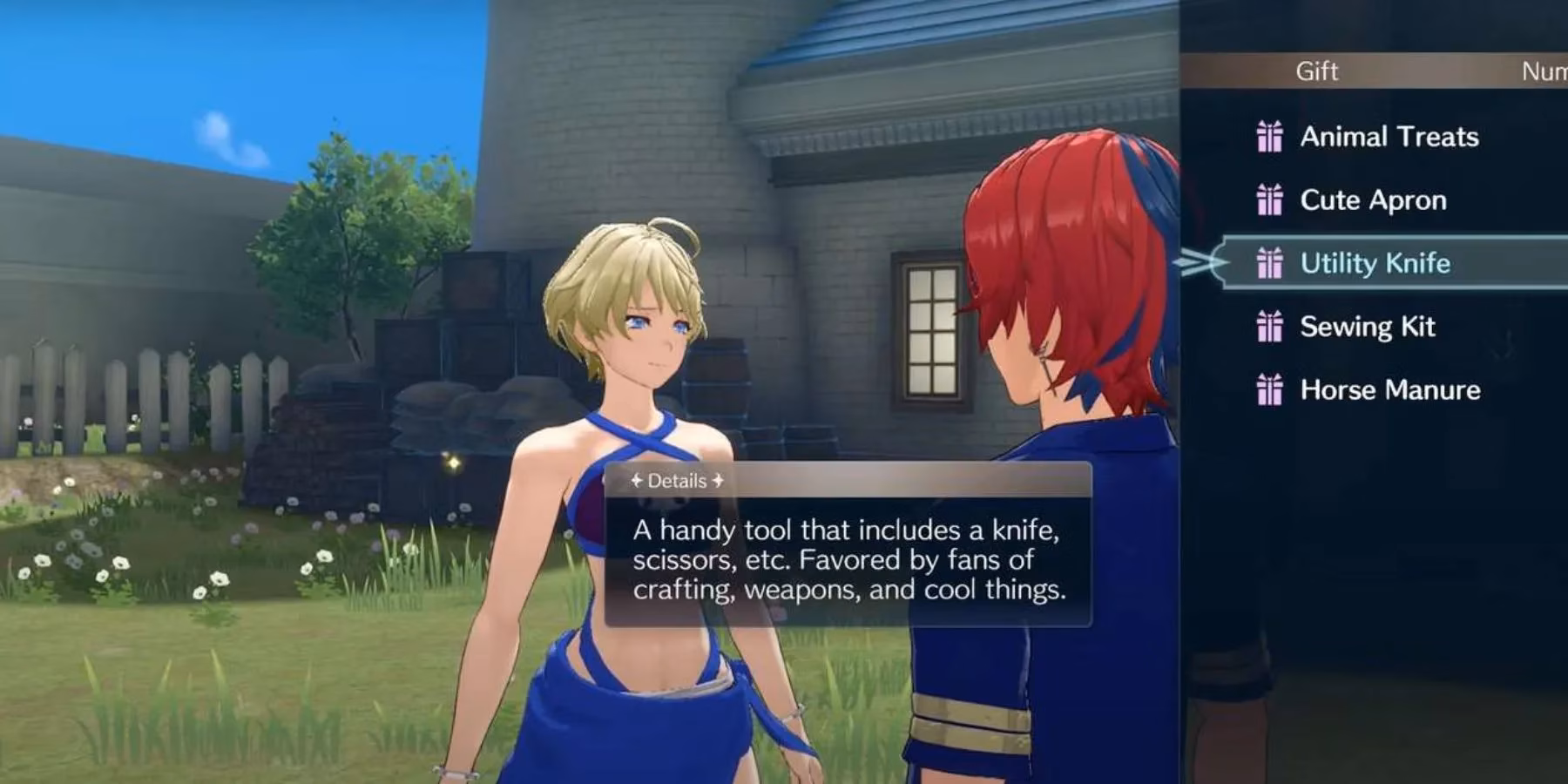This screenshot has width=1568, height=784.
Task: Click the gift icon beside Cute Apron
Action: [x=1271, y=200]
